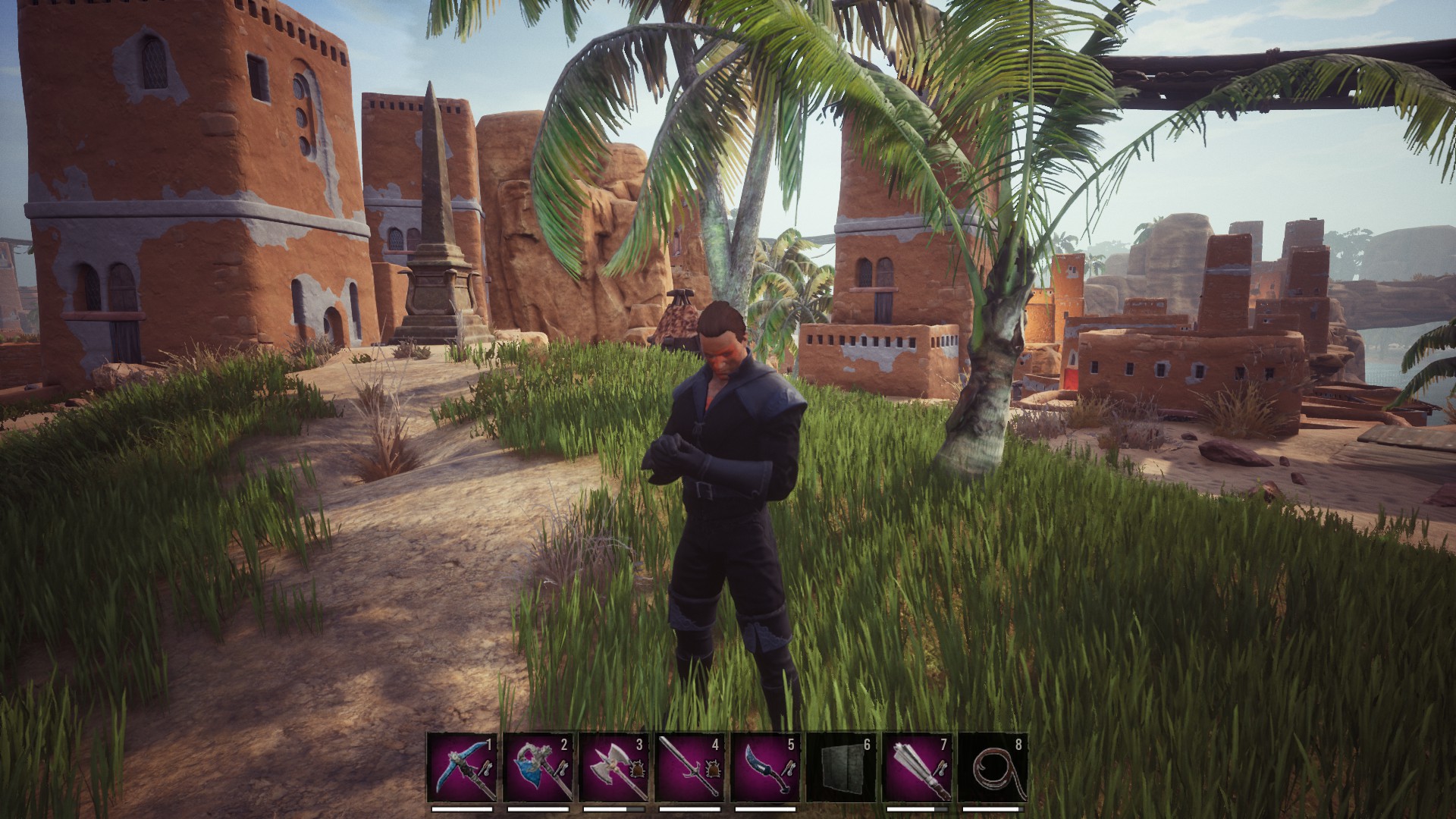The image size is (1456, 819).
Task: Equip the coiled whip in slot 8
Action: [993, 767]
